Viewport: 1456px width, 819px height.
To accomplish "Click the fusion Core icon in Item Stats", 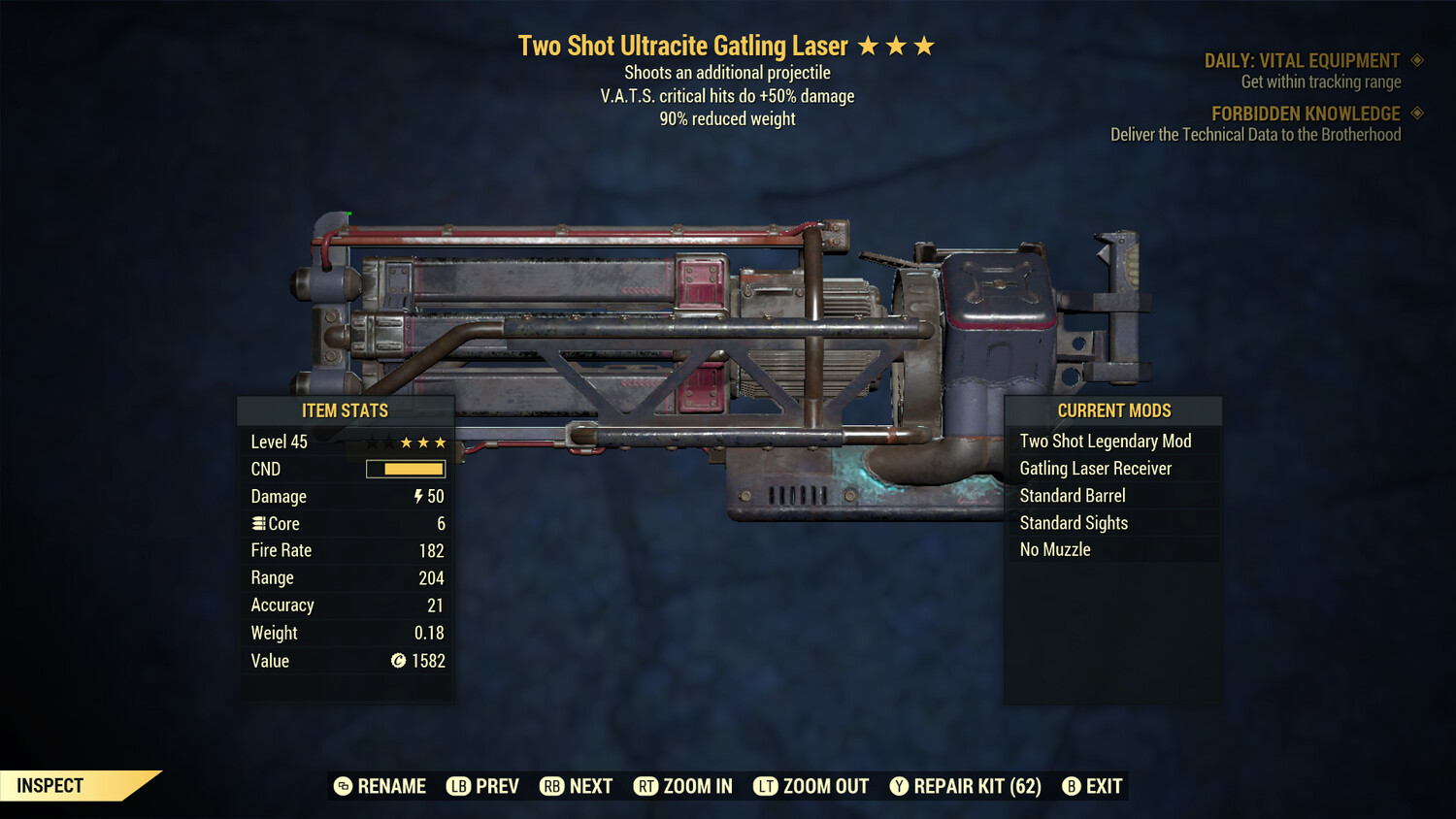I will pyautogui.click(x=258, y=523).
